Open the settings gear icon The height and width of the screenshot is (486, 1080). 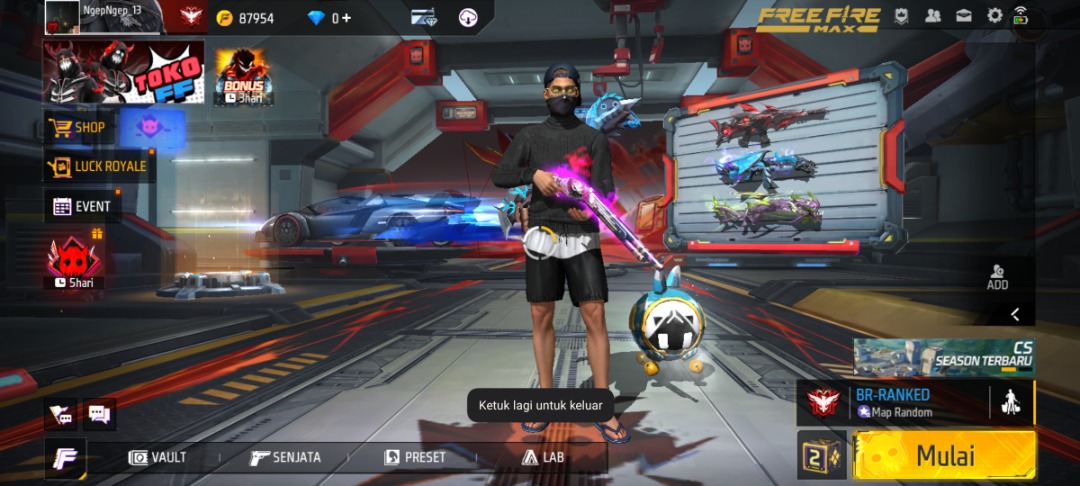point(994,16)
